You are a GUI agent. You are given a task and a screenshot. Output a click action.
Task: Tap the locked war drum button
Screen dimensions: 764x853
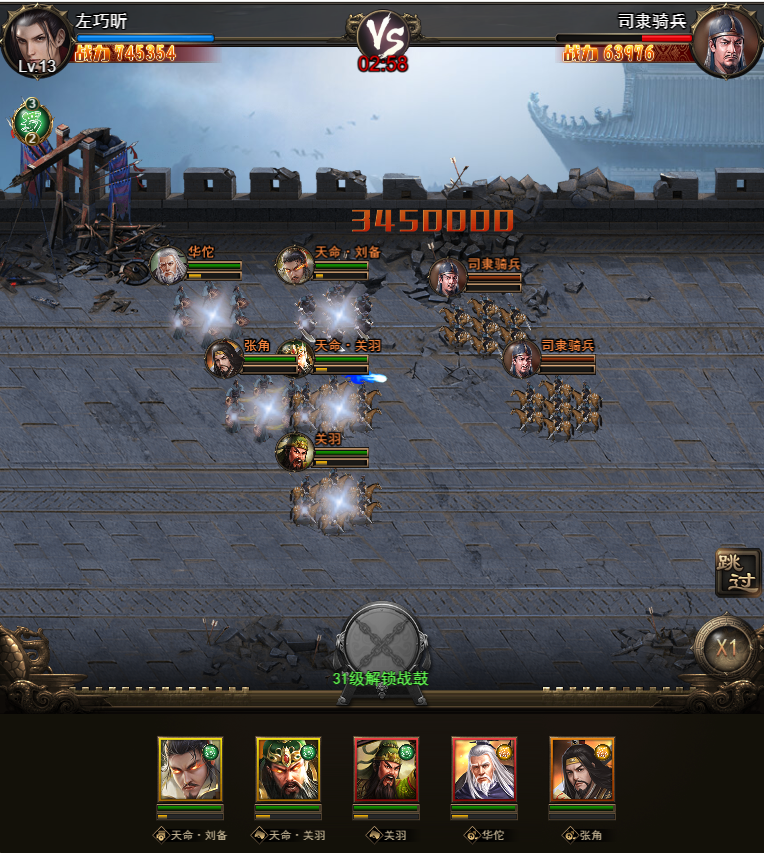click(380, 640)
